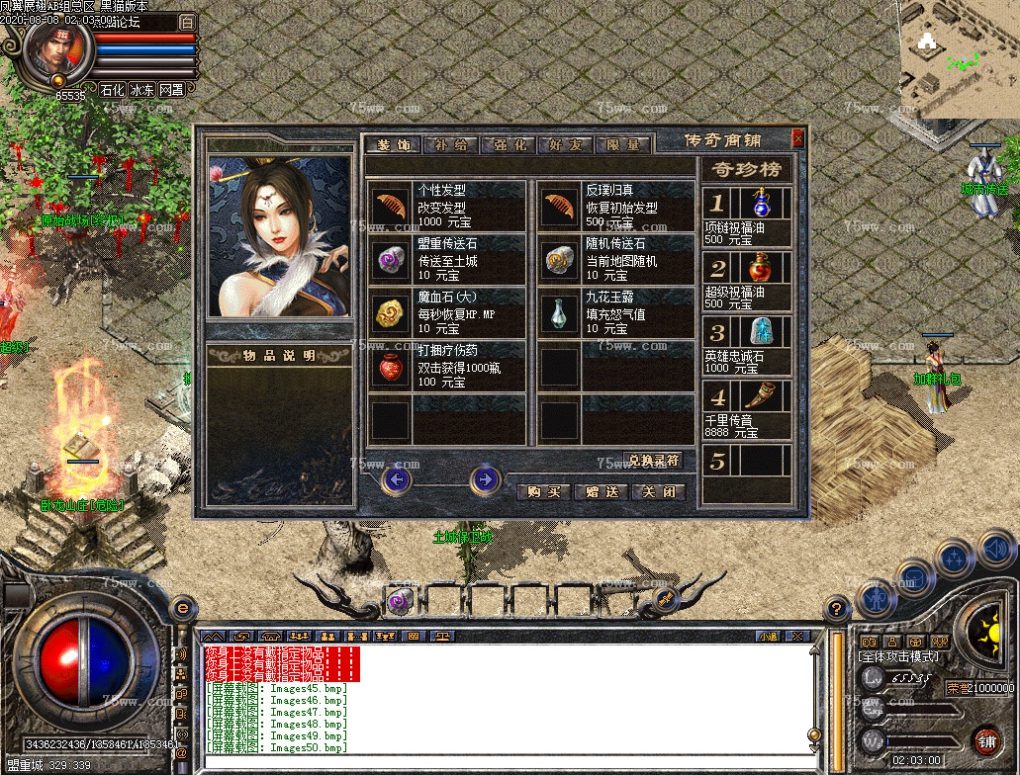This screenshot has width=1020, height=775.
Task: Choose the 反璞归真 comb item
Action: coord(560,206)
